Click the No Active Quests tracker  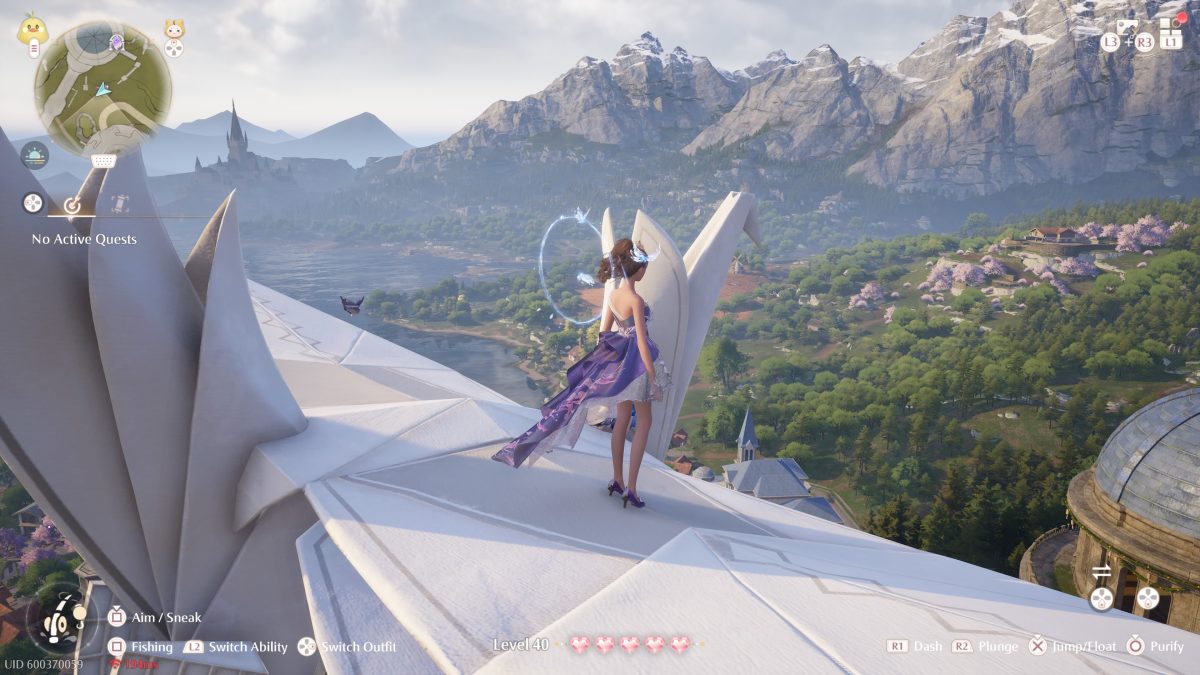tap(84, 240)
